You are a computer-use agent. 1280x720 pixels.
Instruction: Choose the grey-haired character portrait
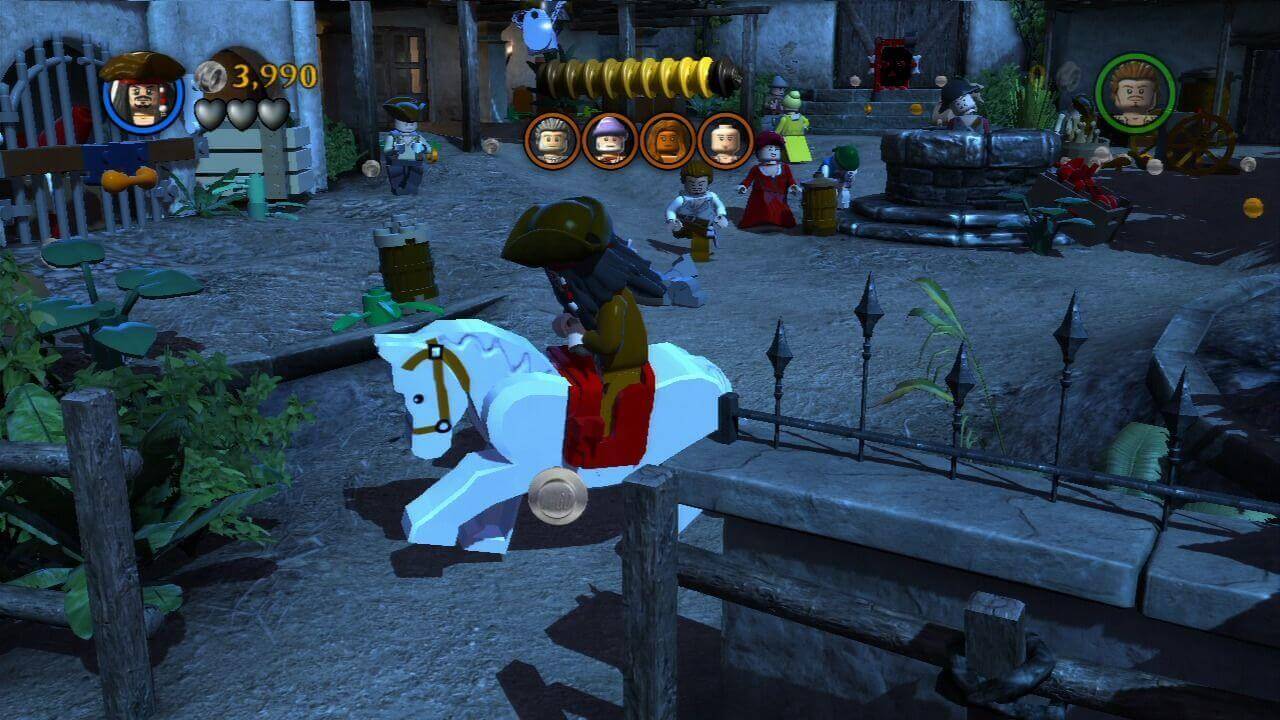(x=551, y=141)
